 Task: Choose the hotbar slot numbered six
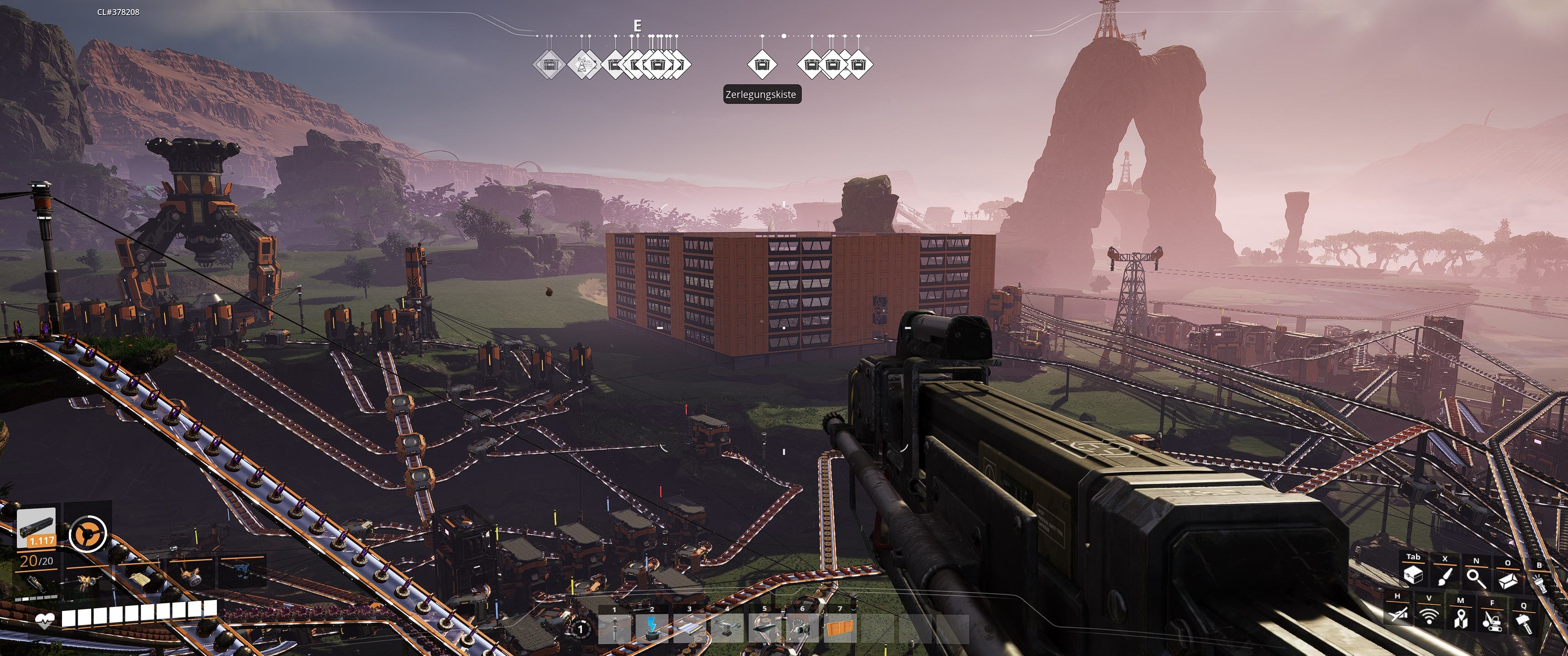[x=802, y=628]
